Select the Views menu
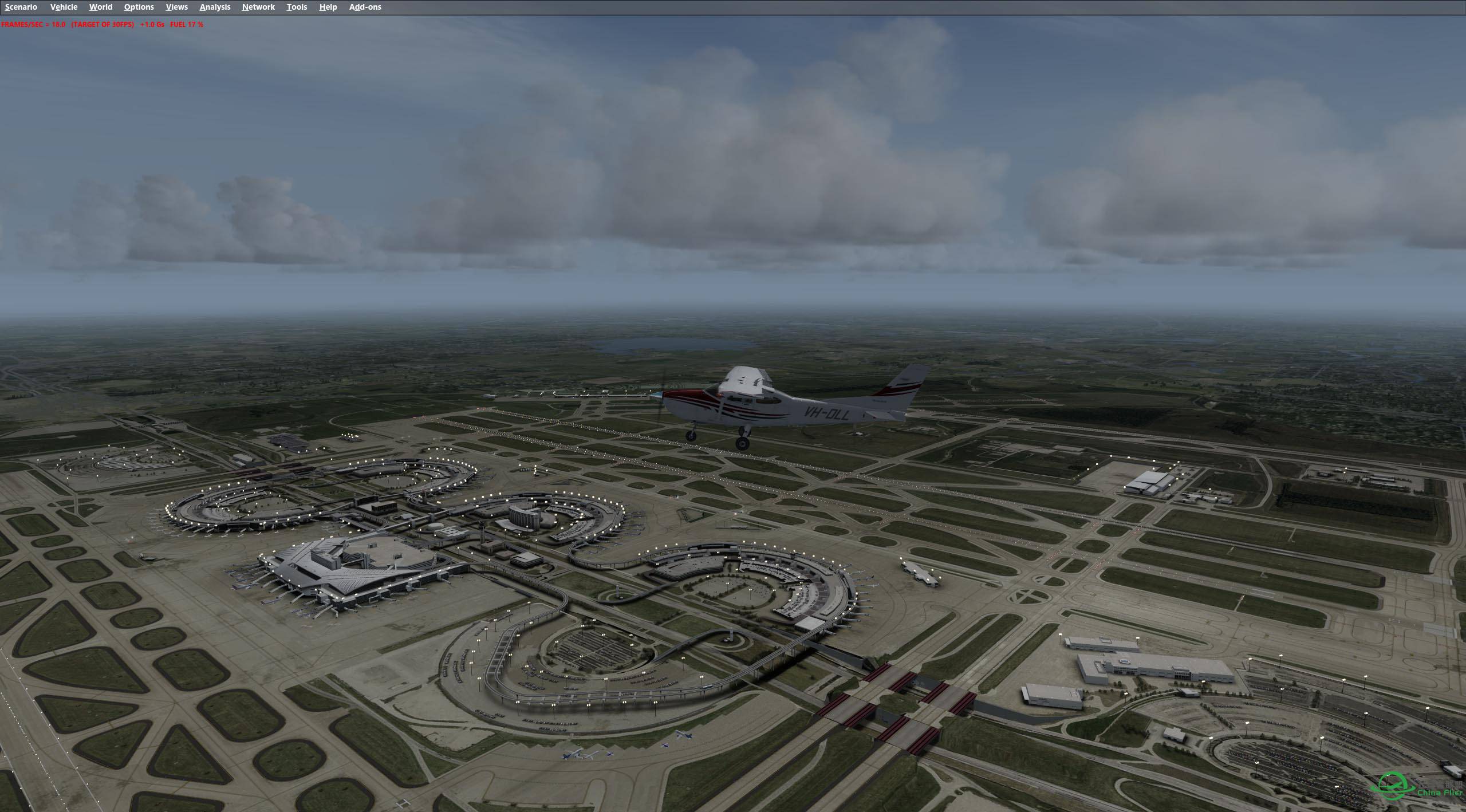This screenshot has width=1466, height=812. tap(176, 7)
